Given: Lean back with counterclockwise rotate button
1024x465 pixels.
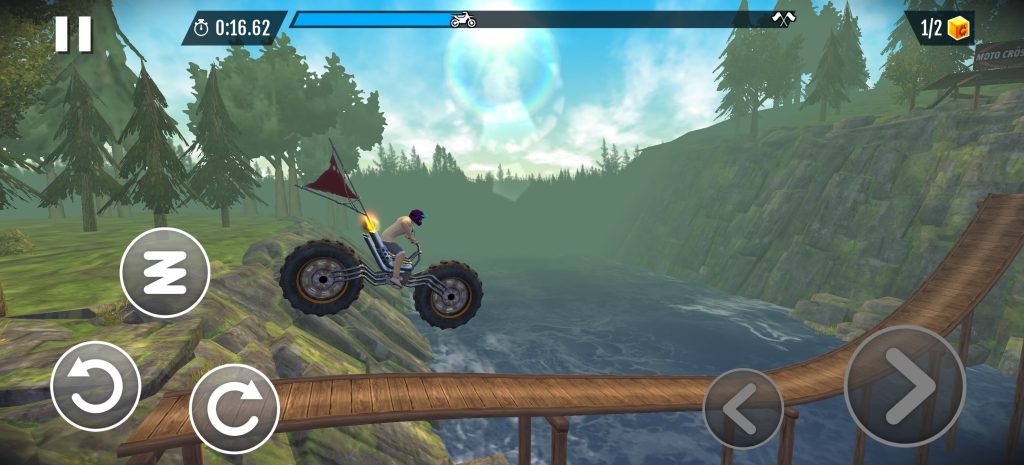Looking at the screenshot, I should click(x=95, y=386).
